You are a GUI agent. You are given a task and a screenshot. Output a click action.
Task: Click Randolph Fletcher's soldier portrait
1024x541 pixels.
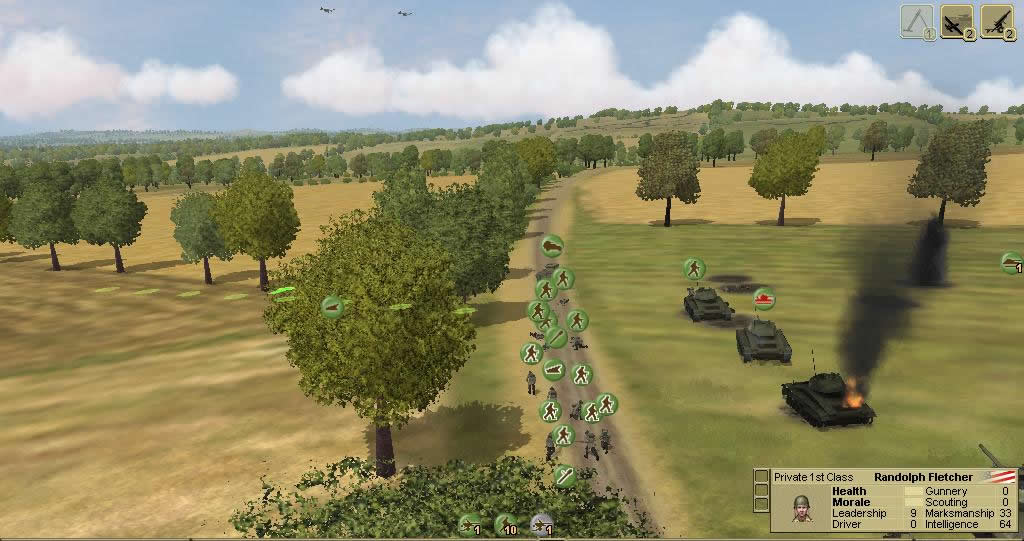[x=801, y=509]
